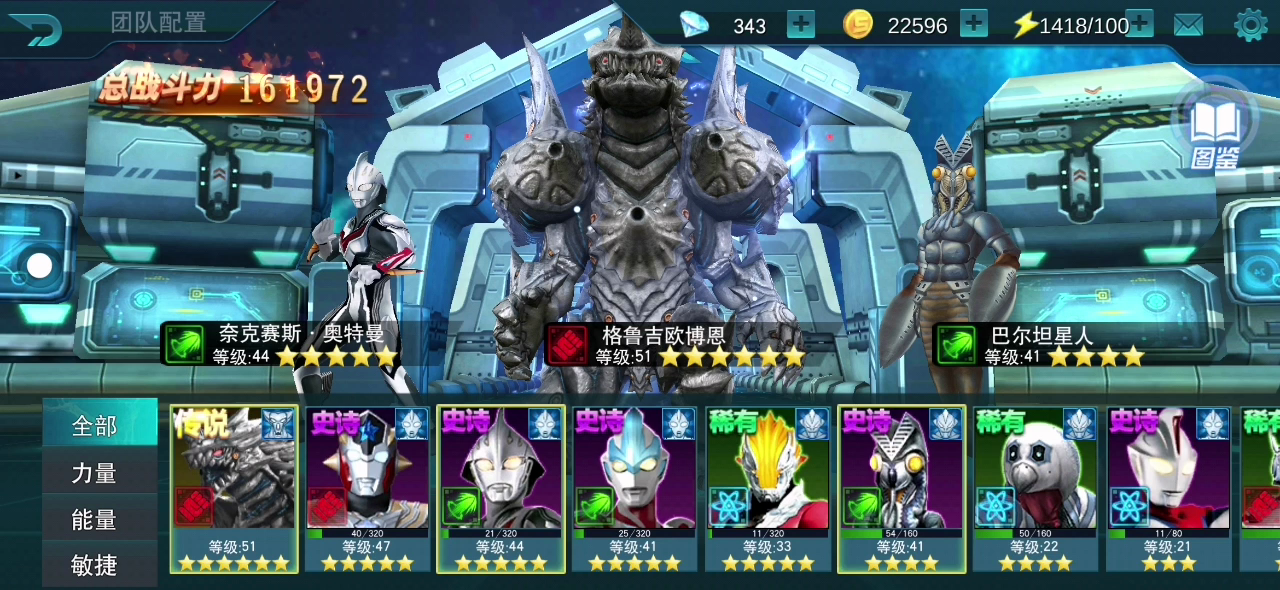This screenshot has height=590, width=1280.
Task: Switch to the 敏捷 filter tab
Action: (x=95, y=566)
